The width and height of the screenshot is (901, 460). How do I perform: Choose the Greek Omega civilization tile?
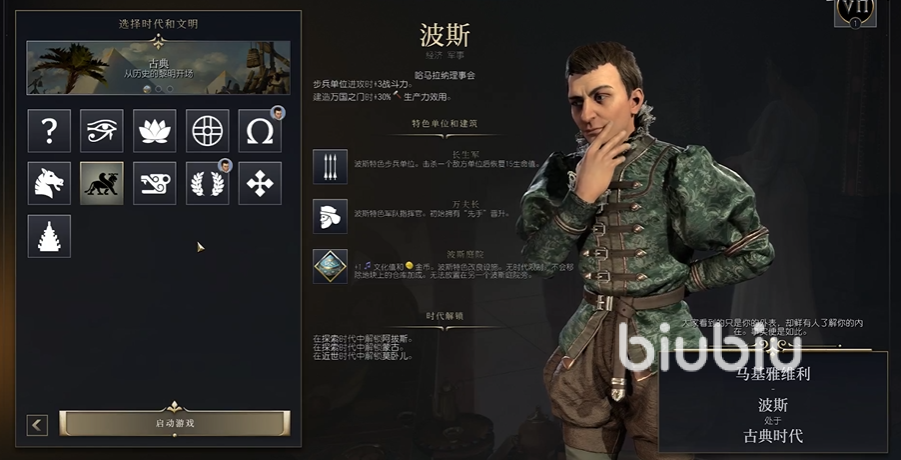coord(260,130)
